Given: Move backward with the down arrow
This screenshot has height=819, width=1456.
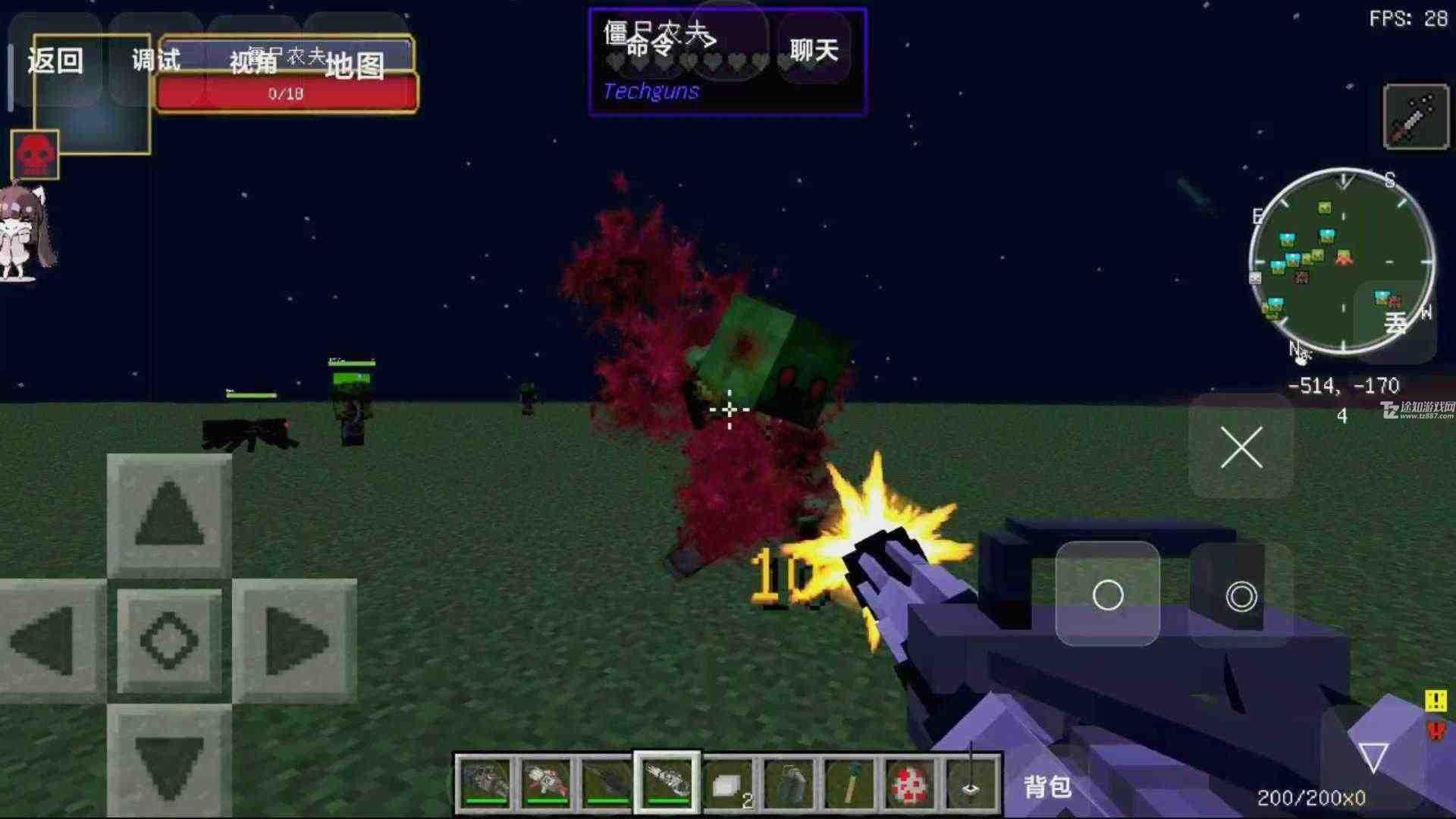Looking at the screenshot, I should click(x=169, y=762).
